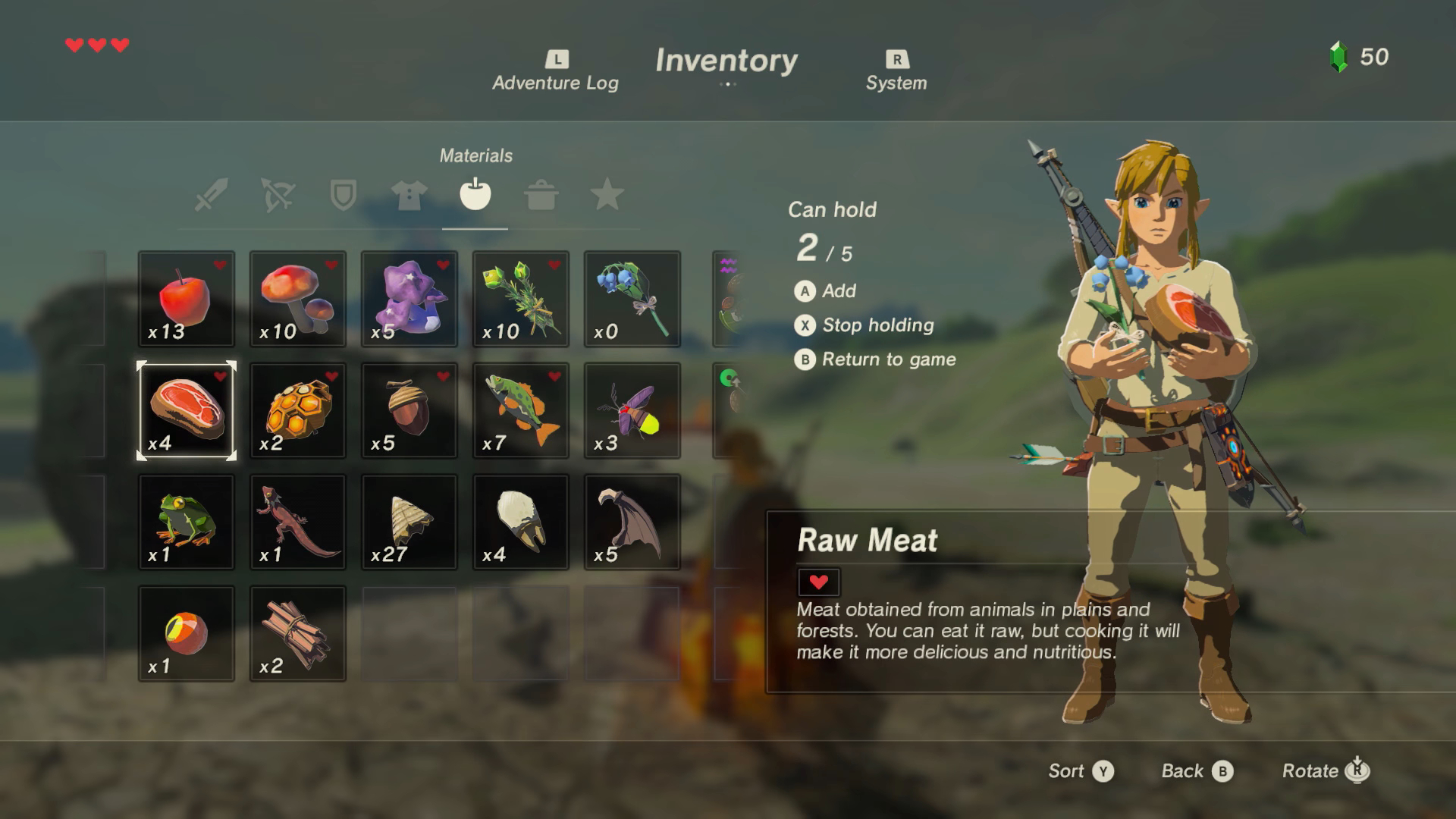Select the Raw Meat slot
1456x819 pixels.
187,410
